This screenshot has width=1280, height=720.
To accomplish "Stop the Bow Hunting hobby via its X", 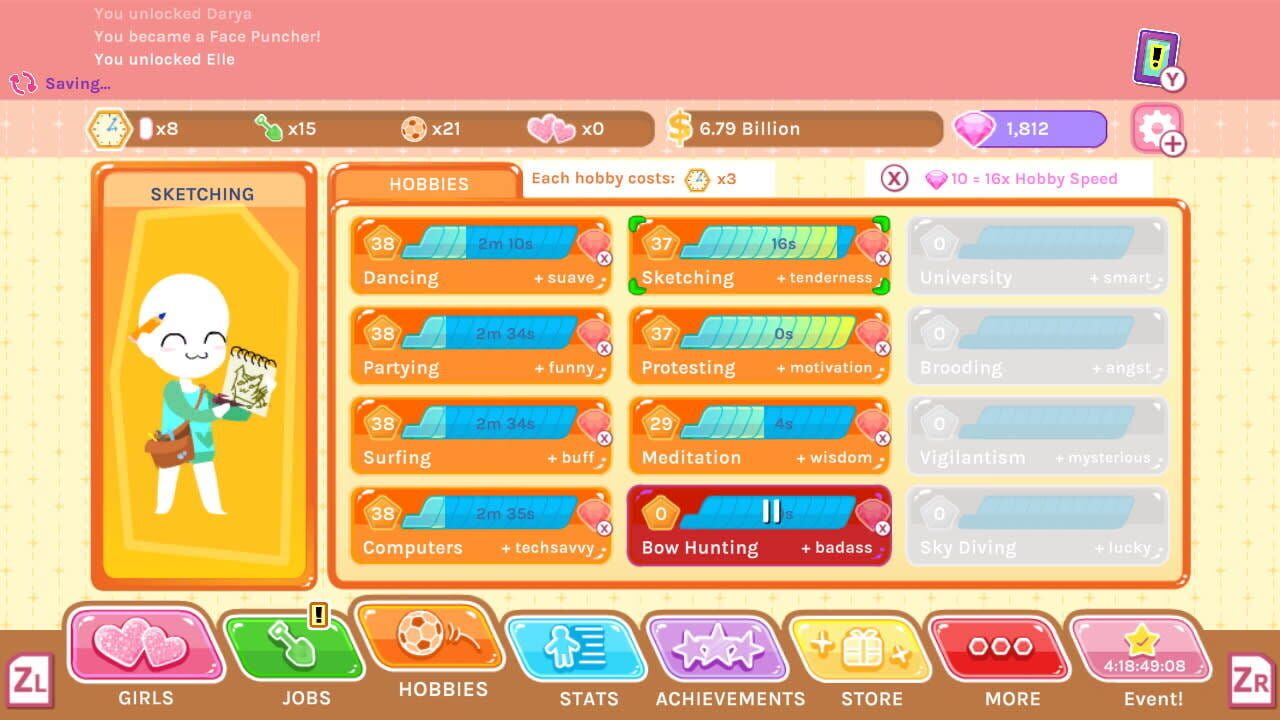I will point(883,528).
